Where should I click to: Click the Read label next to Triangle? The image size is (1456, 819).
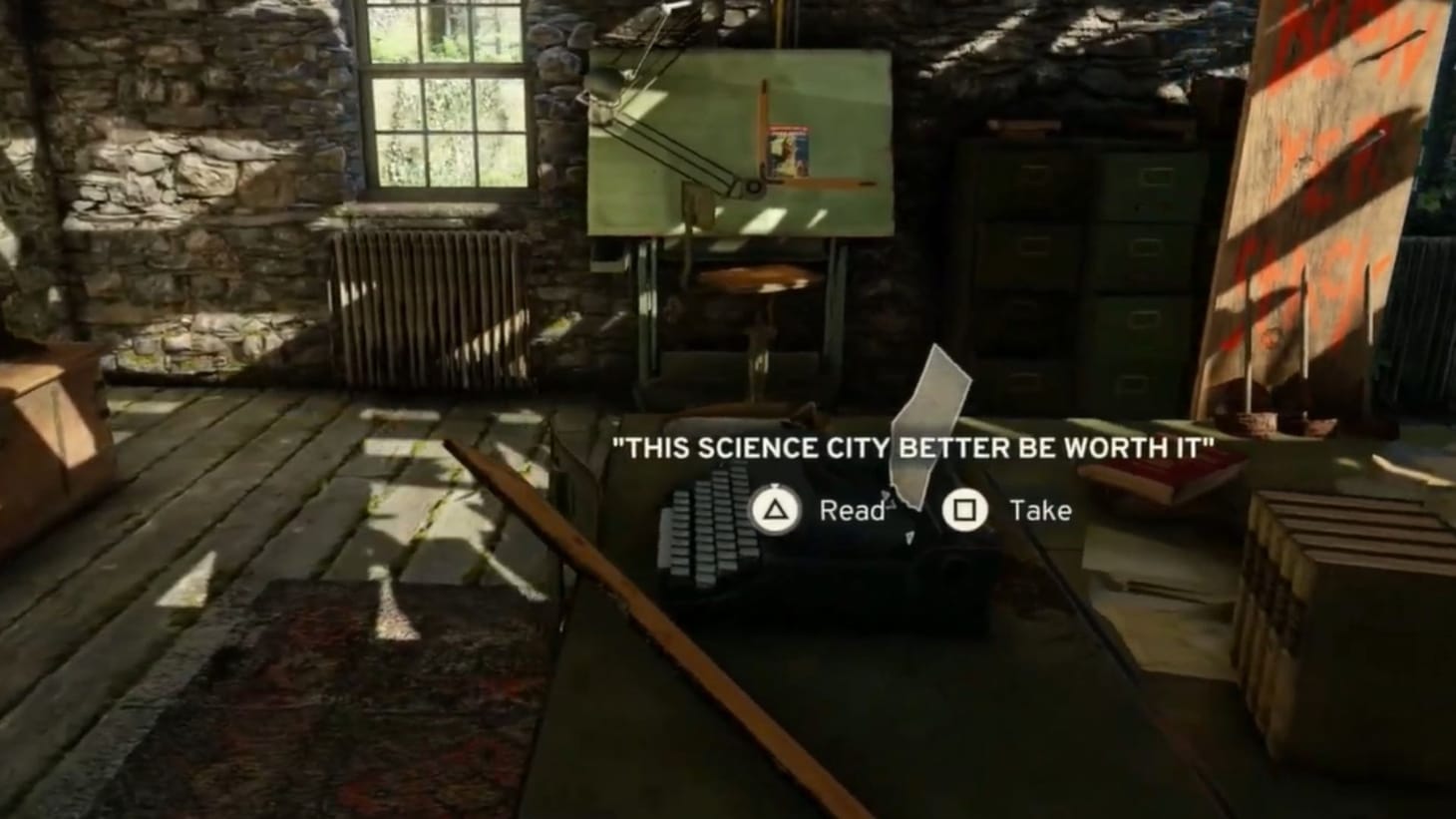tap(850, 512)
